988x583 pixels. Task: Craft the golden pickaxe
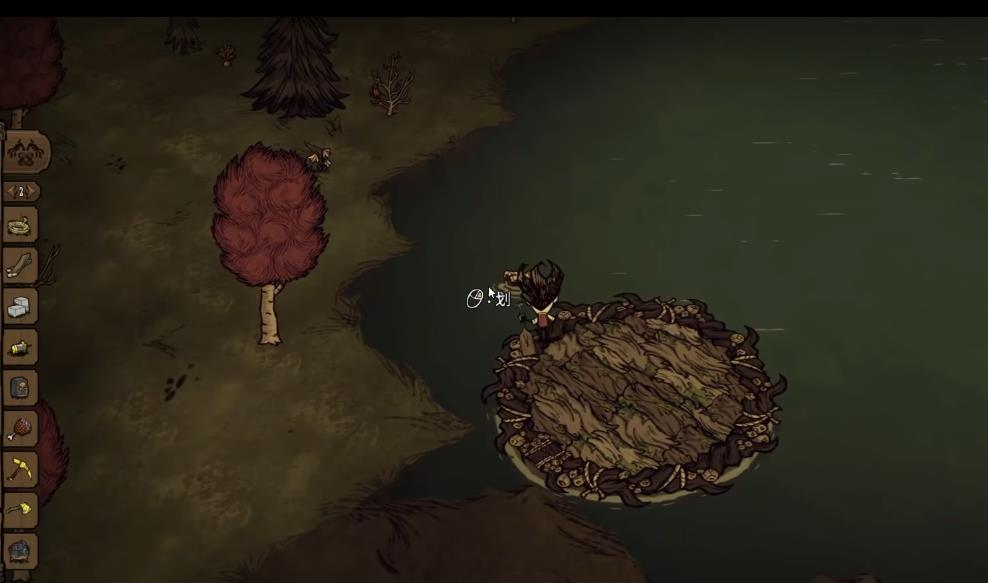tap(20, 469)
